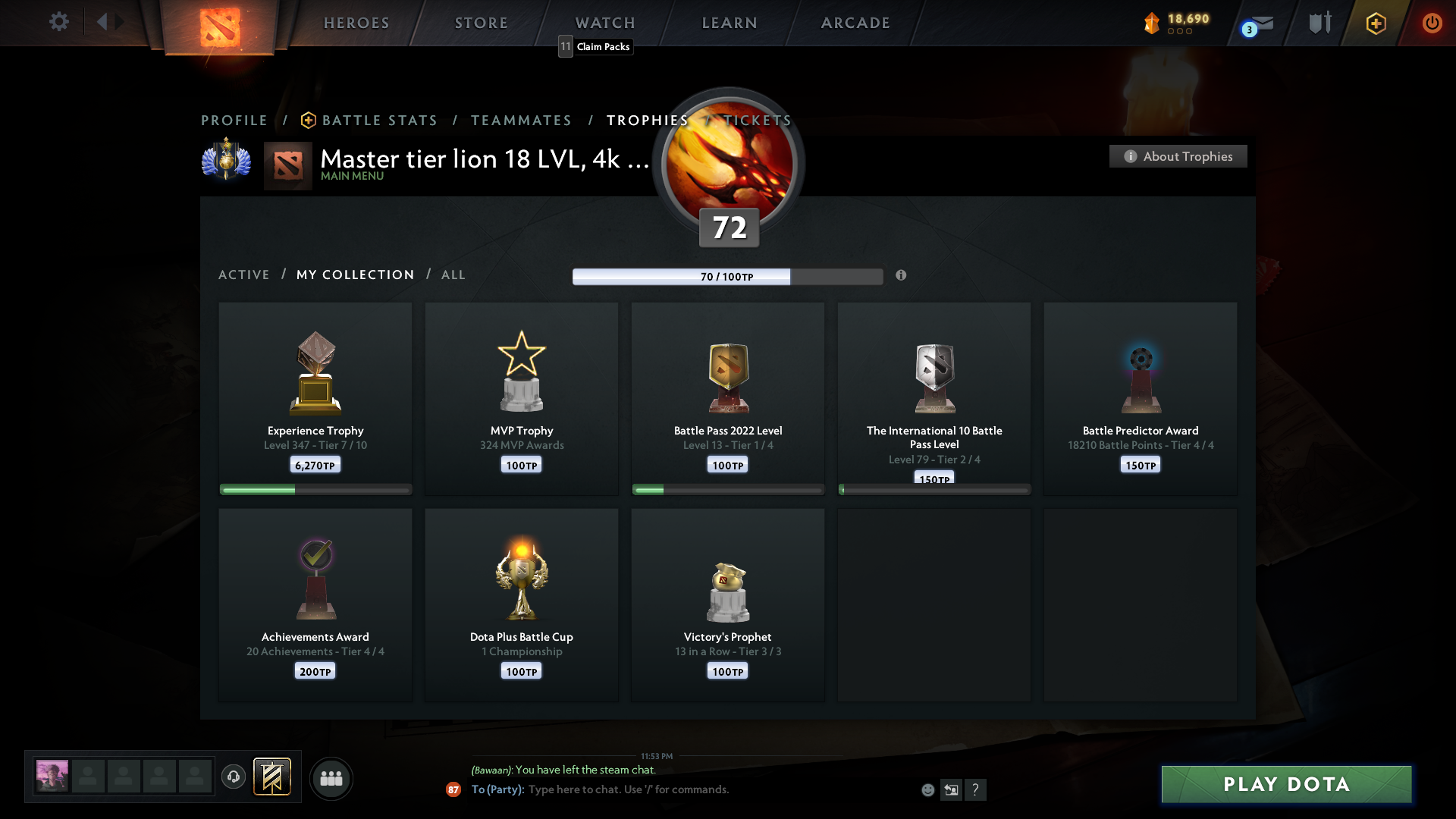Screen dimensions: 1456x819
Task: Click the chat help question mark
Action: pos(977,789)
